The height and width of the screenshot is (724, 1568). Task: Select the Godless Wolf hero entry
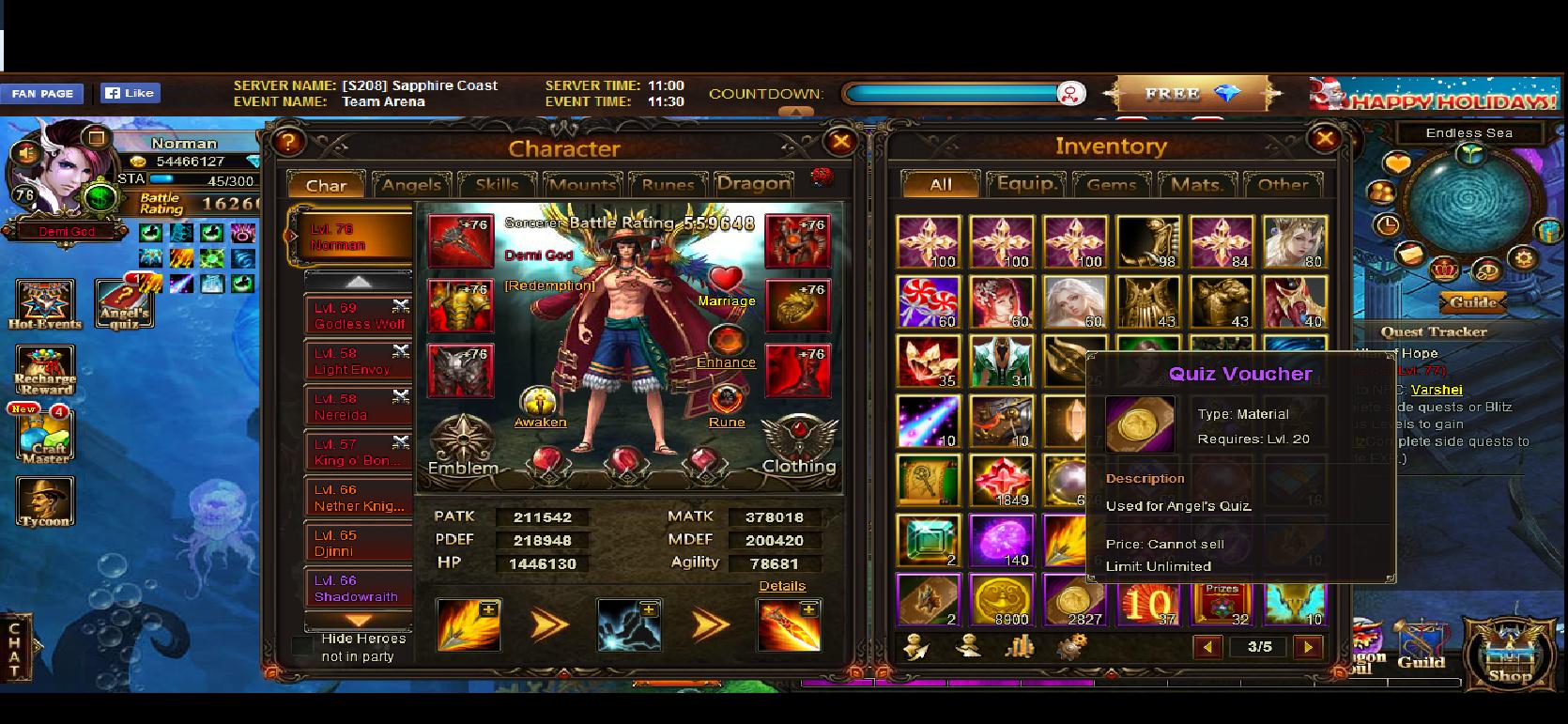[x=359, y=316]
